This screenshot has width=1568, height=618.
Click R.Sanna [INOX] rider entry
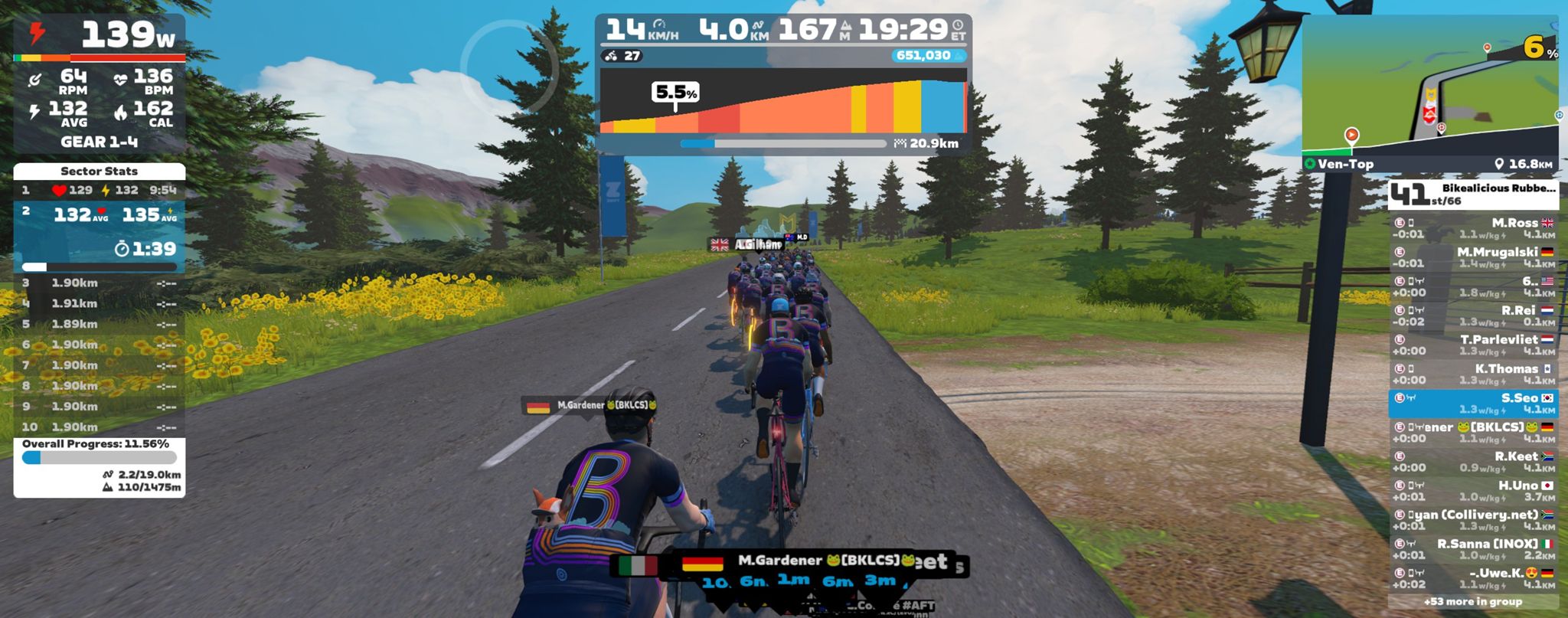(1472, 549)
